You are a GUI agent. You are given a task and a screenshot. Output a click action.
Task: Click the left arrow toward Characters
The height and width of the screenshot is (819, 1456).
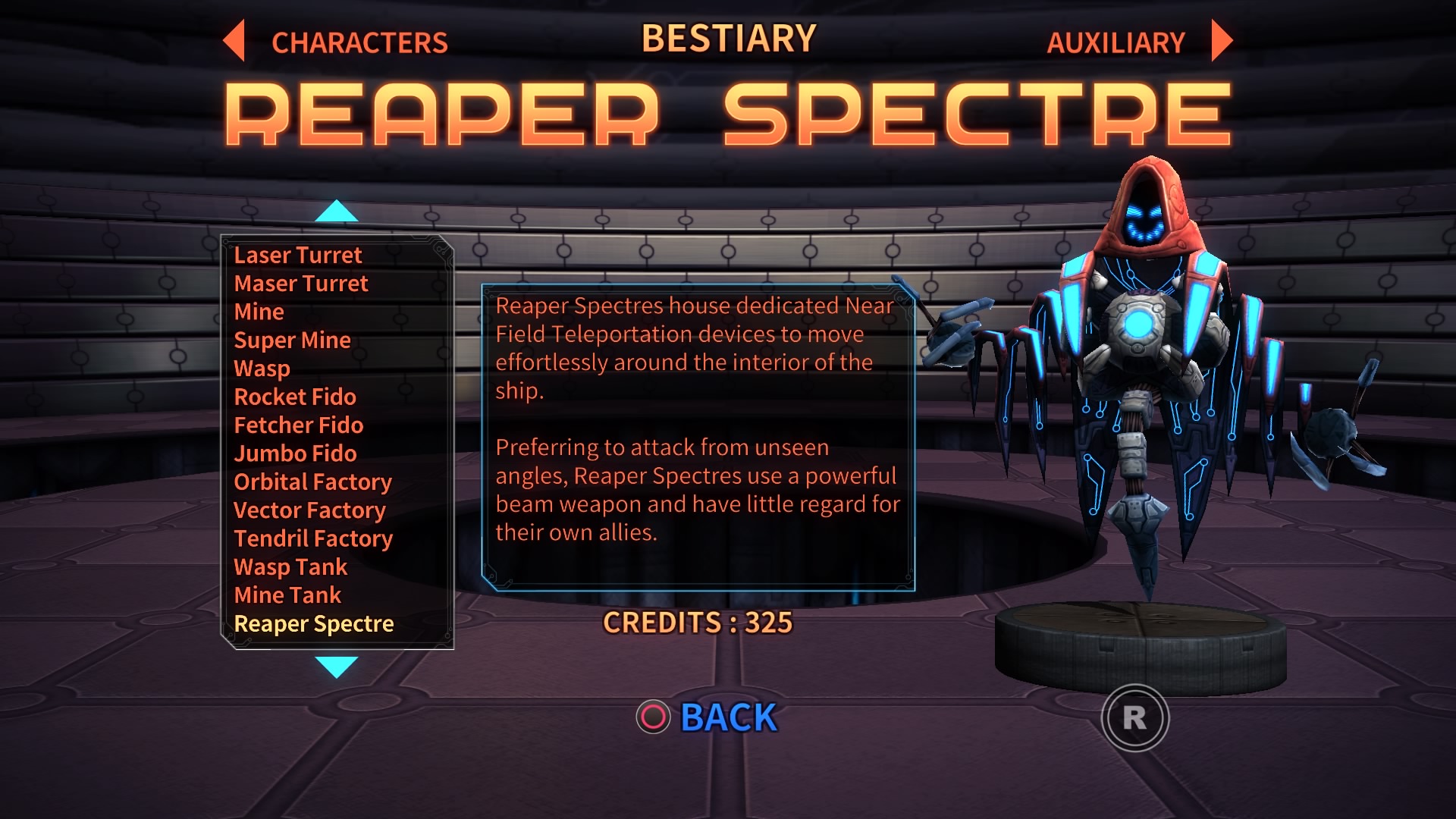(x=234, y=42)
